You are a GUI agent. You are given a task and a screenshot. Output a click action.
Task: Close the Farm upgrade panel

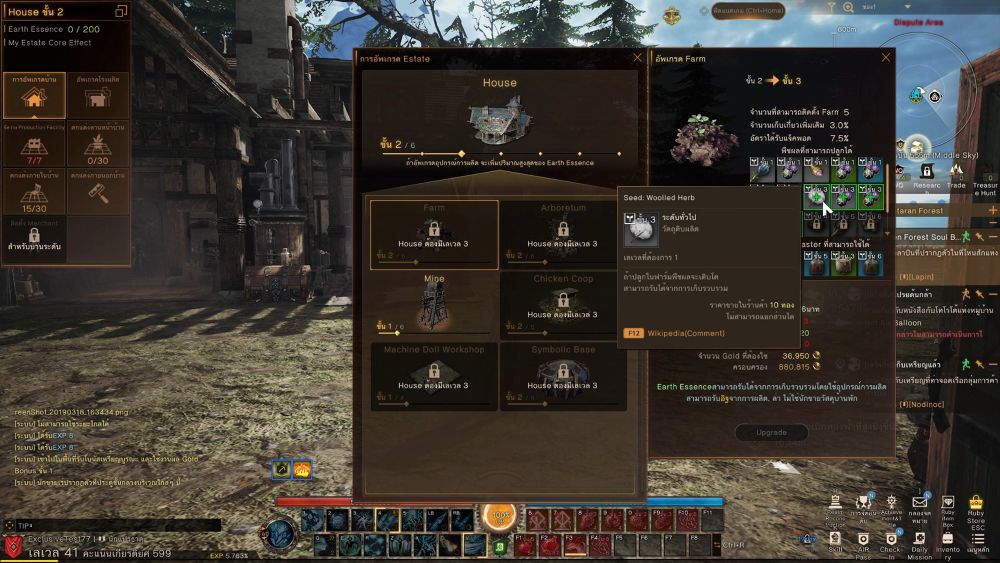point(885,58)
